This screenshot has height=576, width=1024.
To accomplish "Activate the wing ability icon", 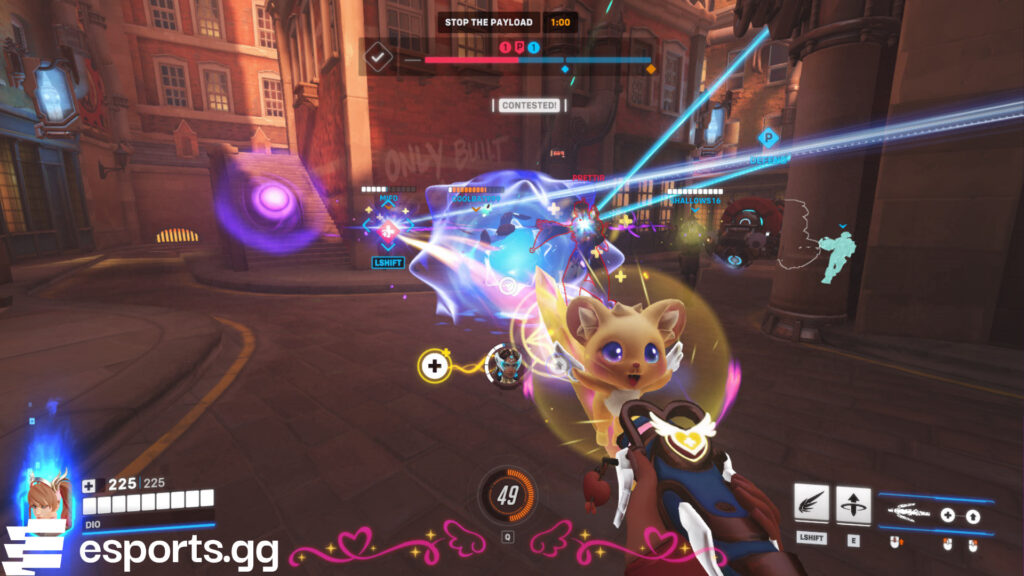I will click(811, 505).
